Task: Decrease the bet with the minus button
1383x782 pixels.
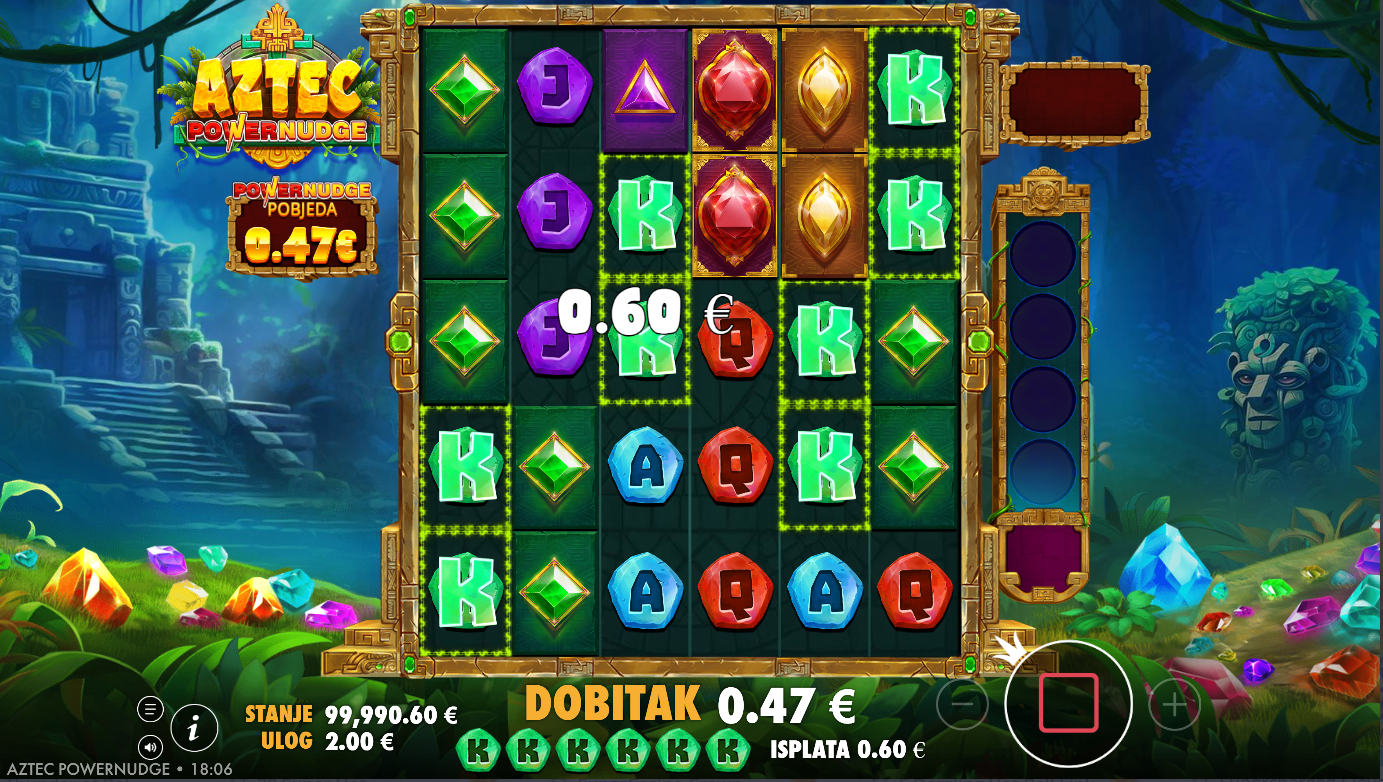Action: coord(962,705)
